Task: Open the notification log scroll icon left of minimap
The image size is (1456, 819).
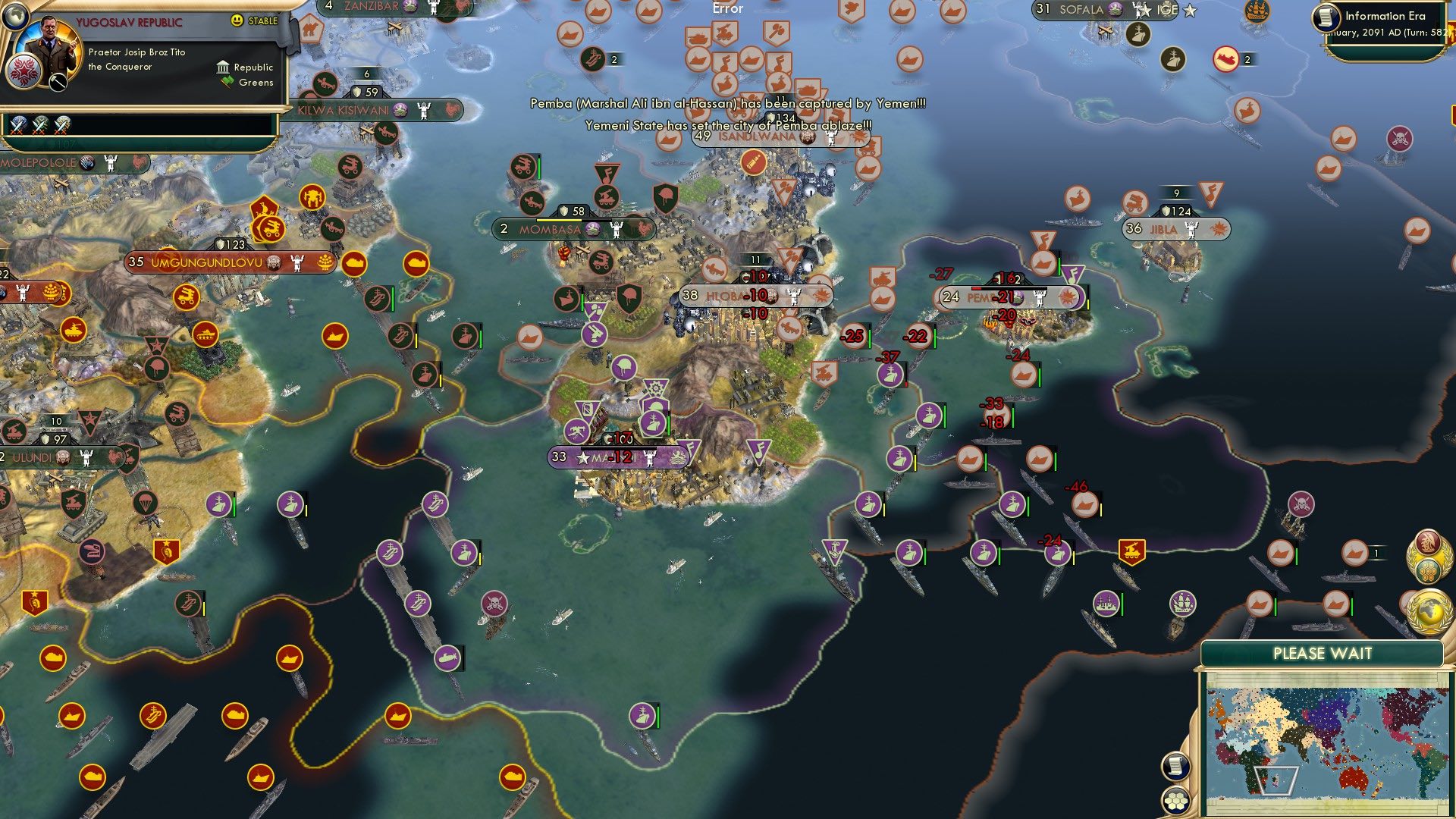Action: tap(1175, 768)
